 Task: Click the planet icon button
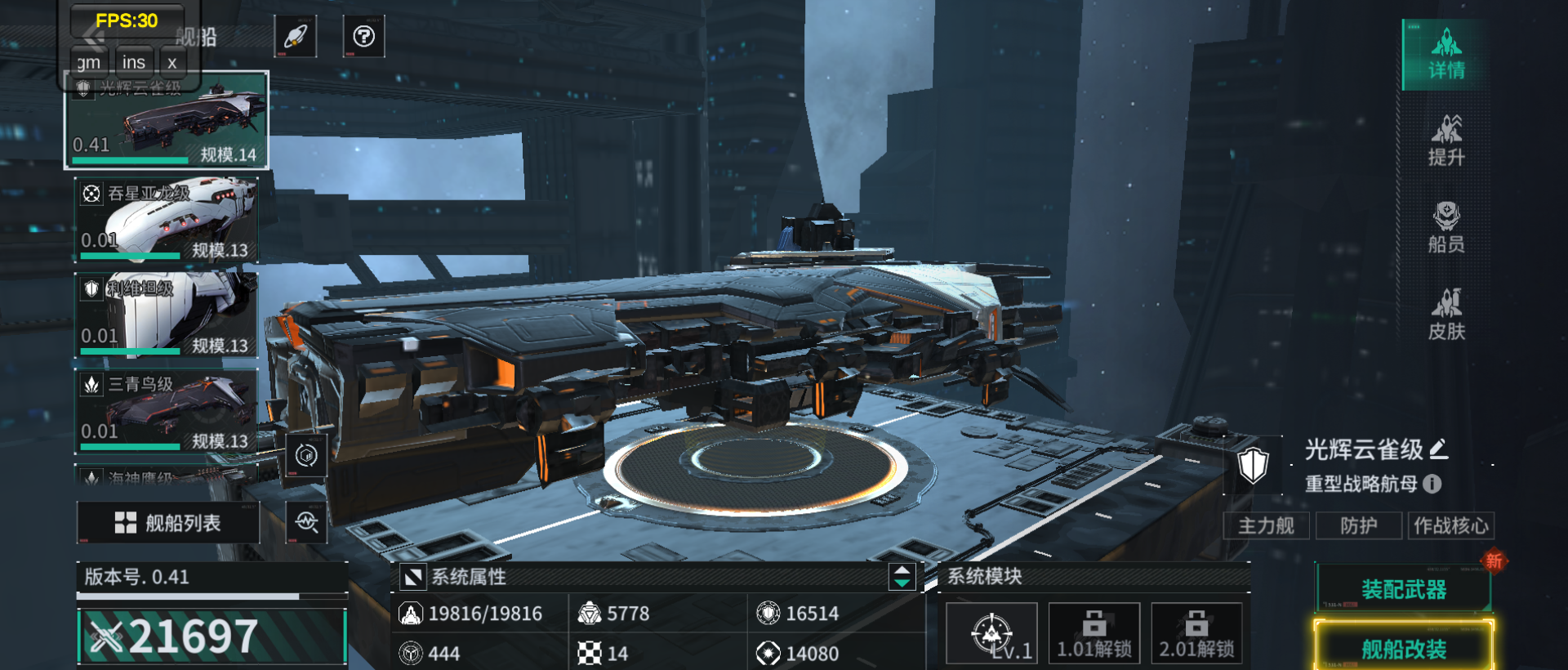[295, 37]
